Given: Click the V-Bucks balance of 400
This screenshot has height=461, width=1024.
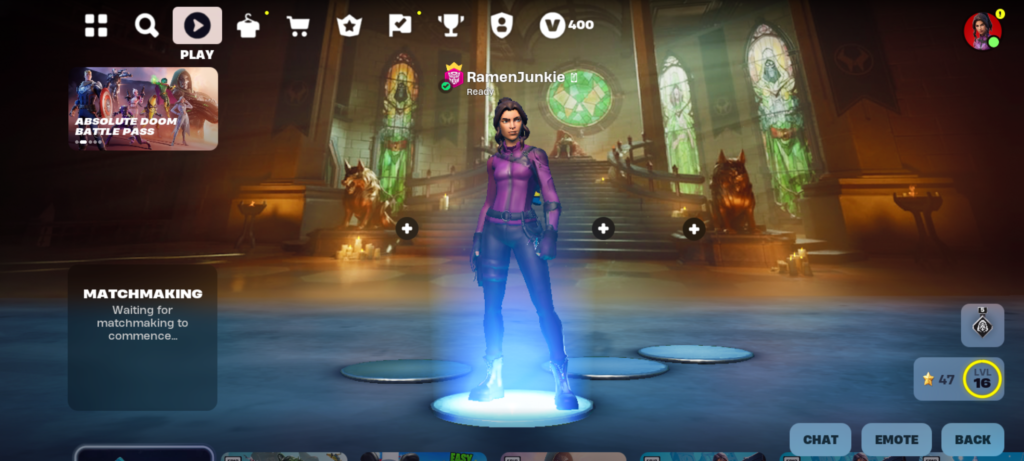Looking at the screenshot, I should [x=567, y=26].
